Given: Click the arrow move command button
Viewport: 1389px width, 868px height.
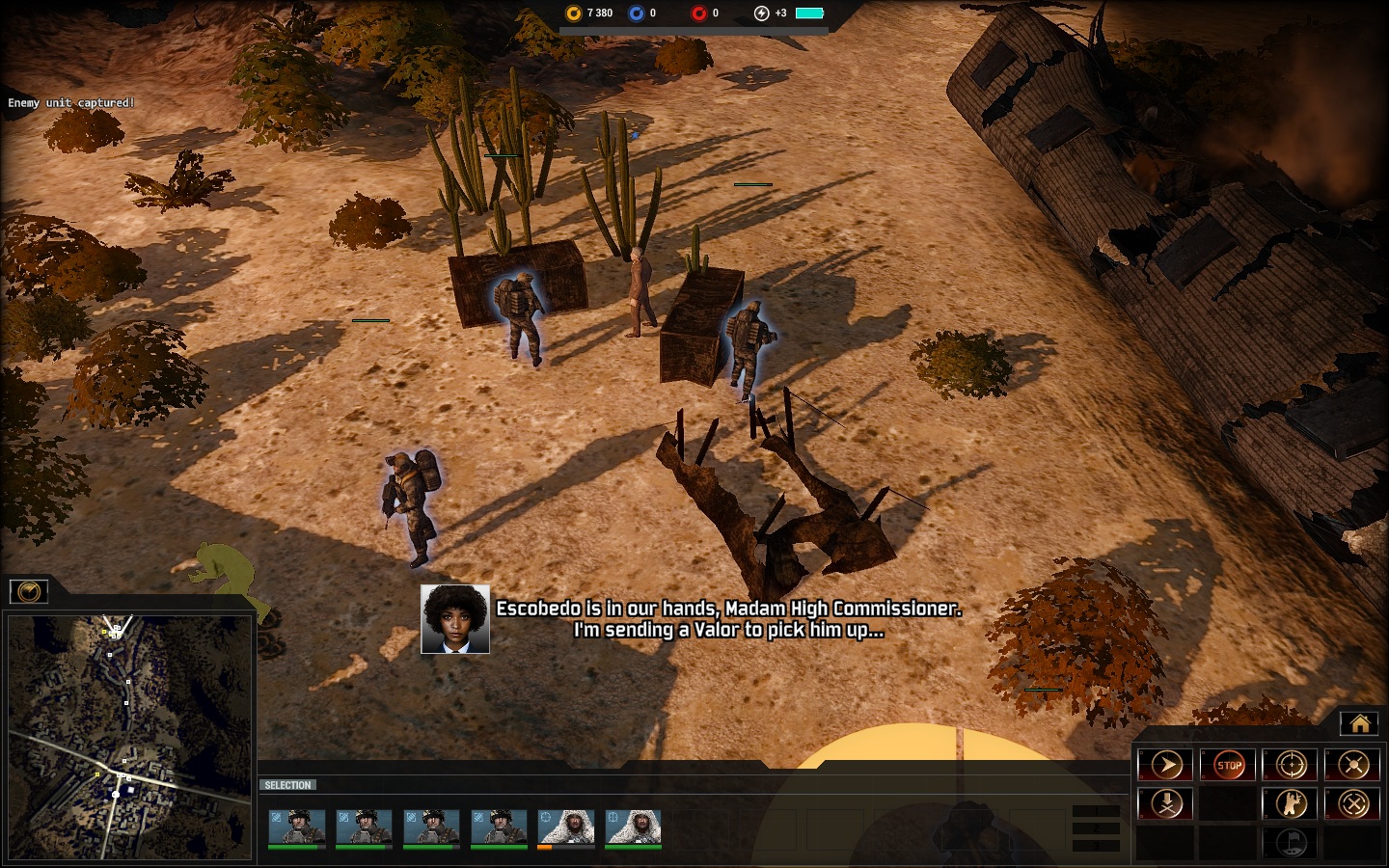Looking at the screenshot, I should coord(1166,766).
